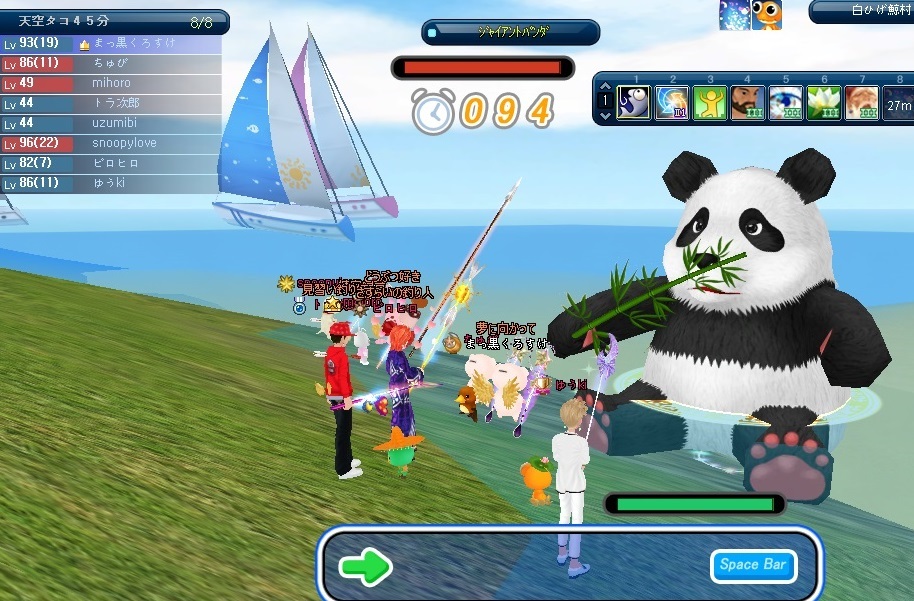Activate the fish hook skill in hotbar
Image resolution: width=914 pixels, height=601 pixels.
[x=634, y=103]
